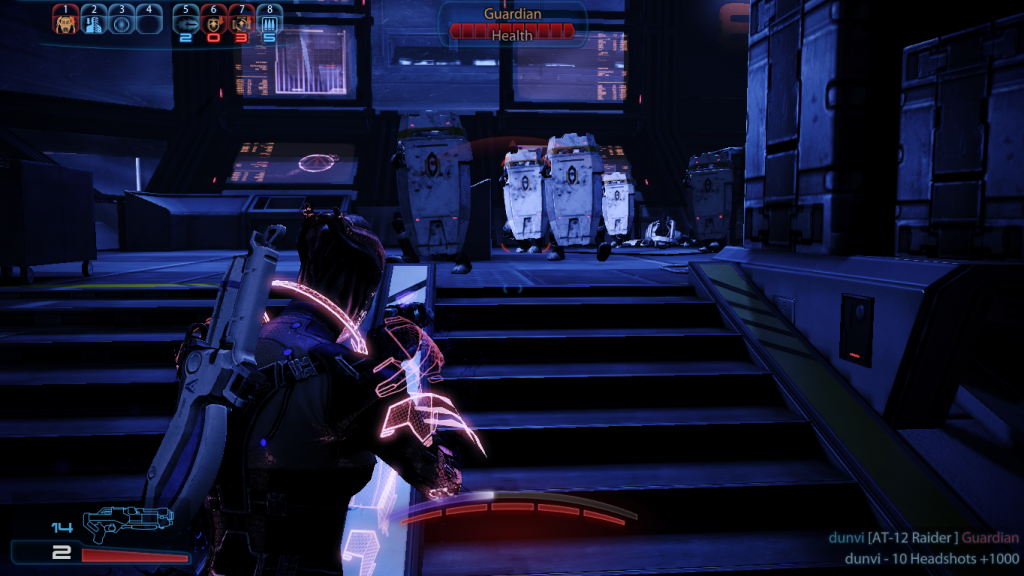
Task: Fire the missile launcher in slot 5
Action: (186, 22)
